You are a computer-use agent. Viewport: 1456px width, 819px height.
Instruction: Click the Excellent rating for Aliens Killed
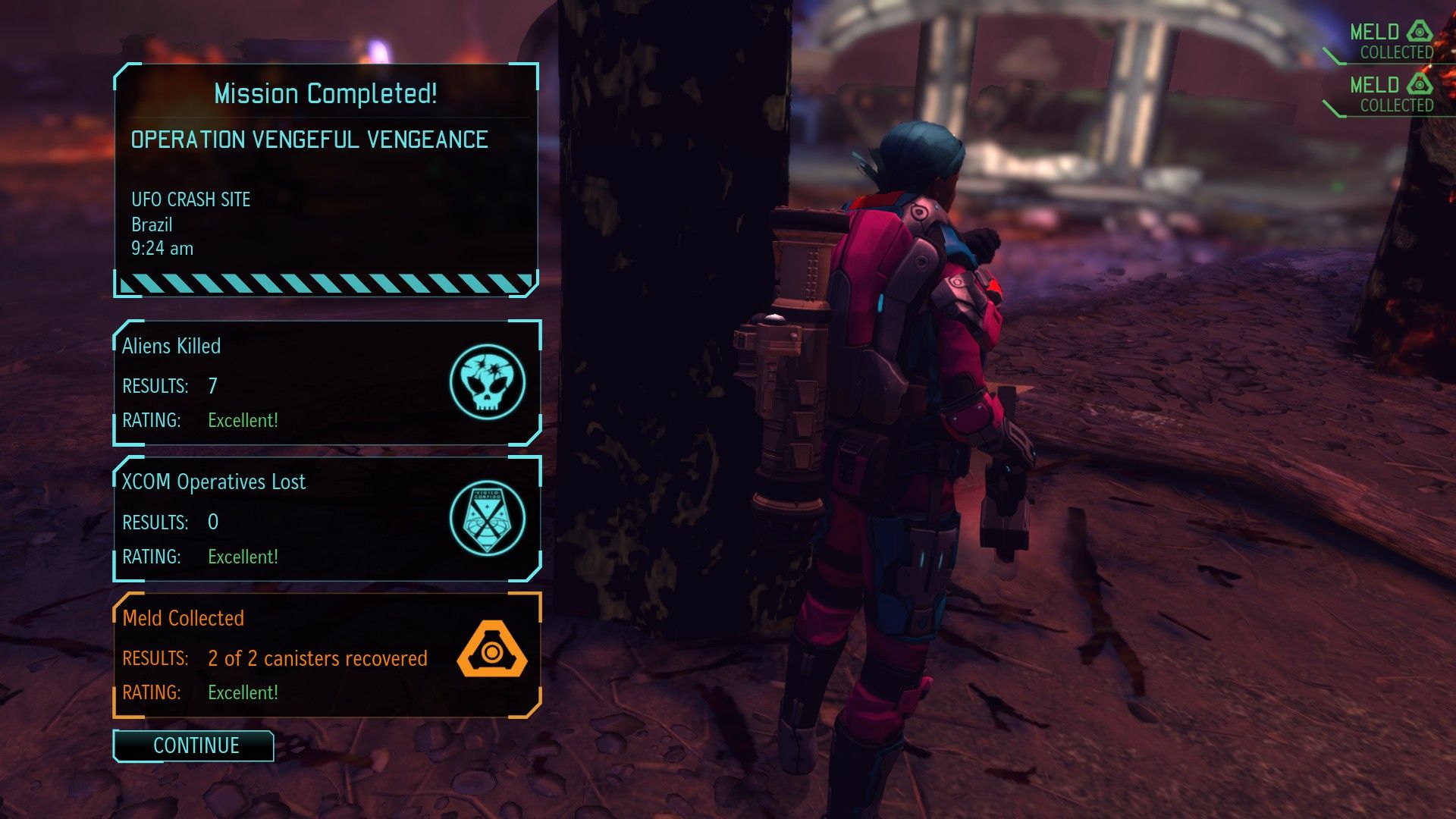click(x=243, y=420)
